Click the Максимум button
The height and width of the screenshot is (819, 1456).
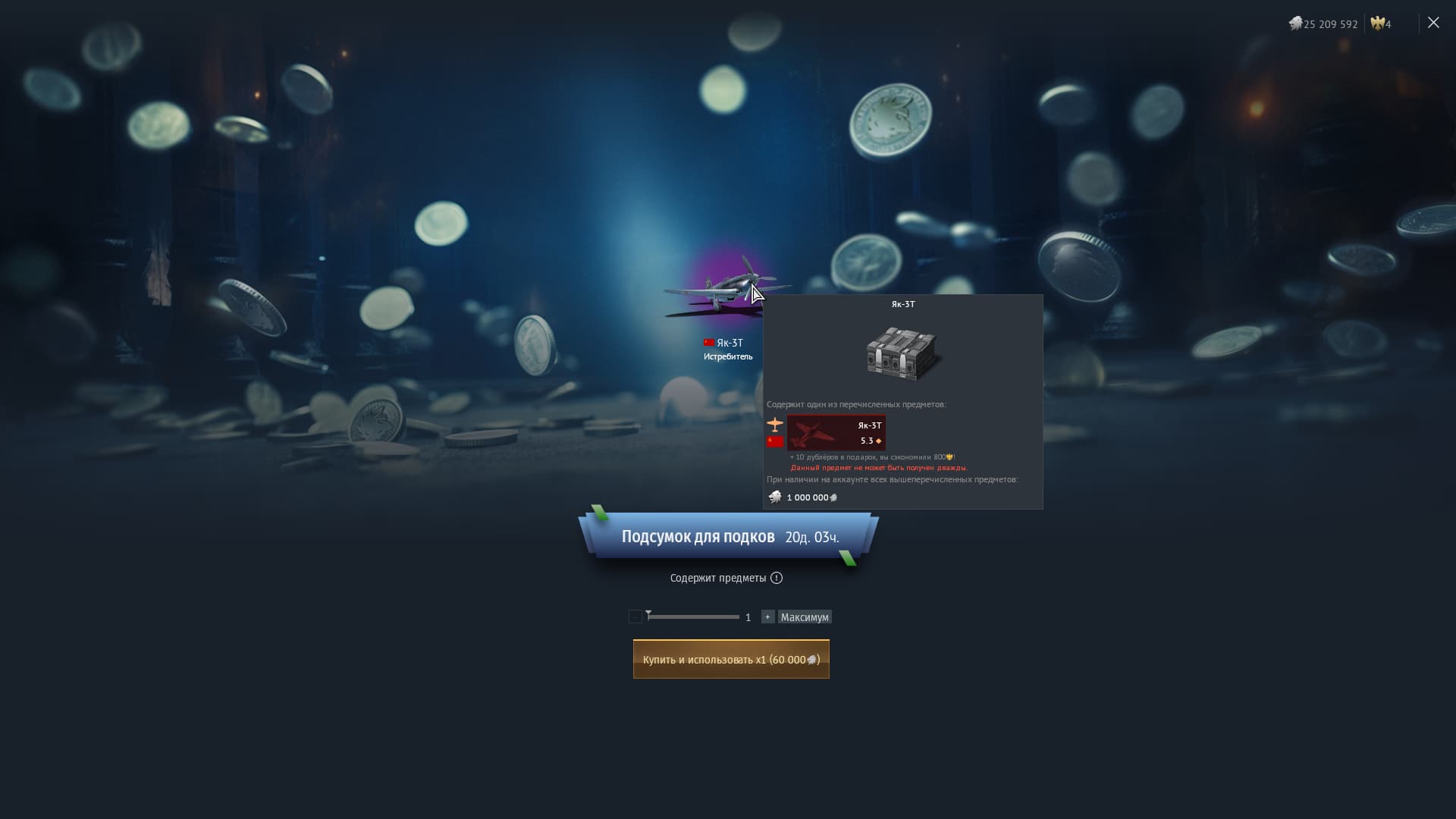(x=805, y=617)
